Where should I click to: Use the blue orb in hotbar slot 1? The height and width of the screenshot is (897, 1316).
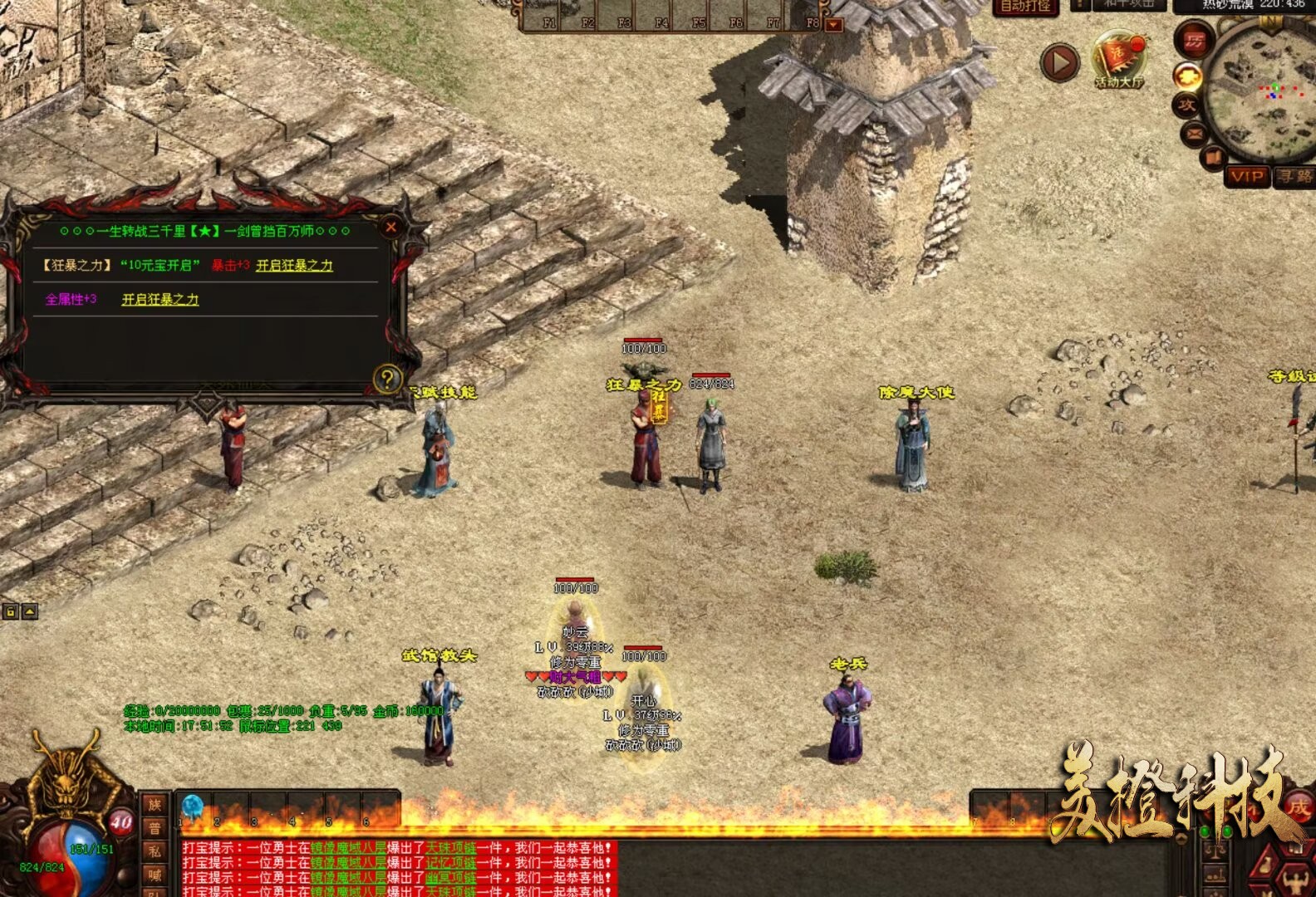[193, 806]
